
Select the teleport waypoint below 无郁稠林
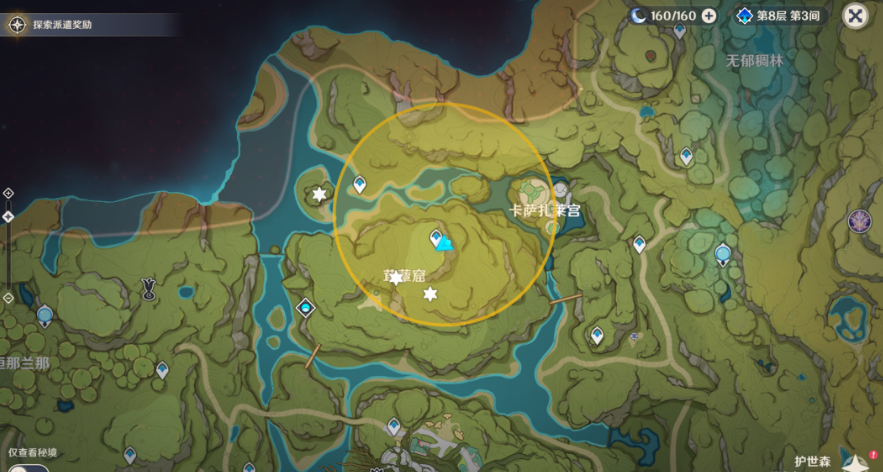686,156
